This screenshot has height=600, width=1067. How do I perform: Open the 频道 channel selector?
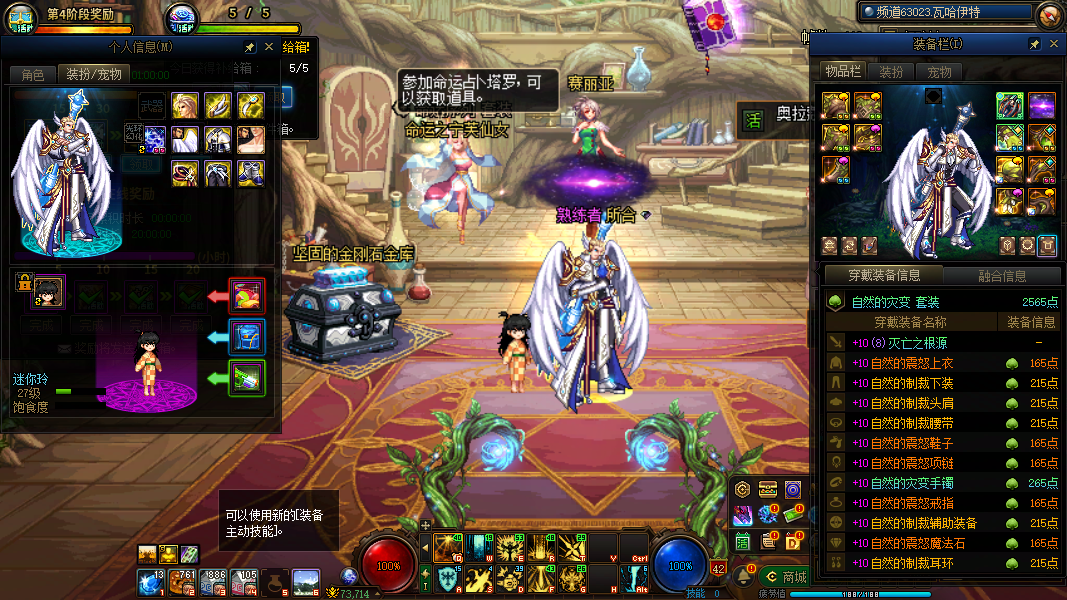pos(944,12)
